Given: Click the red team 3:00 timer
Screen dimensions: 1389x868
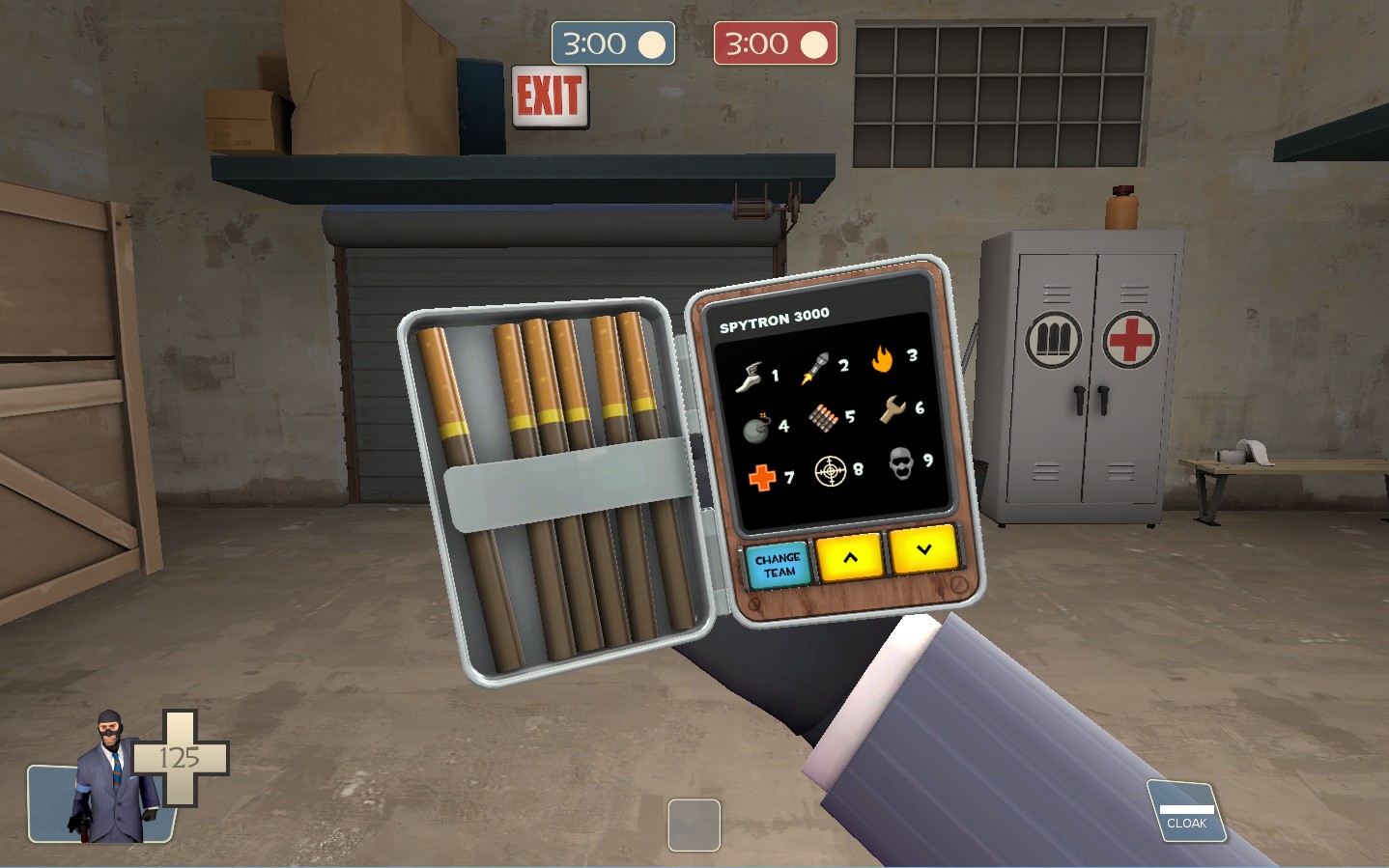Looking at the screenshot, I should pos(776,42).
